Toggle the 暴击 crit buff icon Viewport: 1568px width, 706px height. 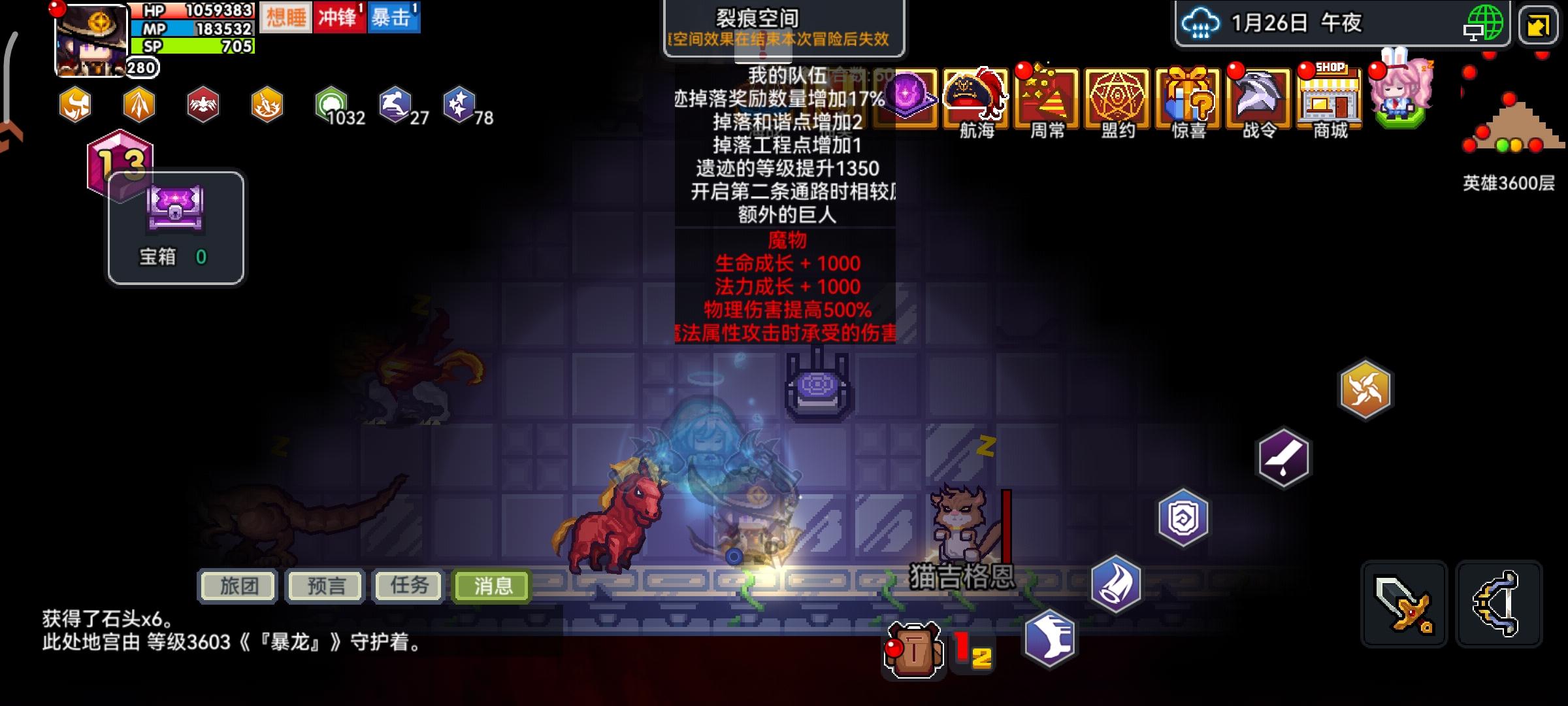395,18
